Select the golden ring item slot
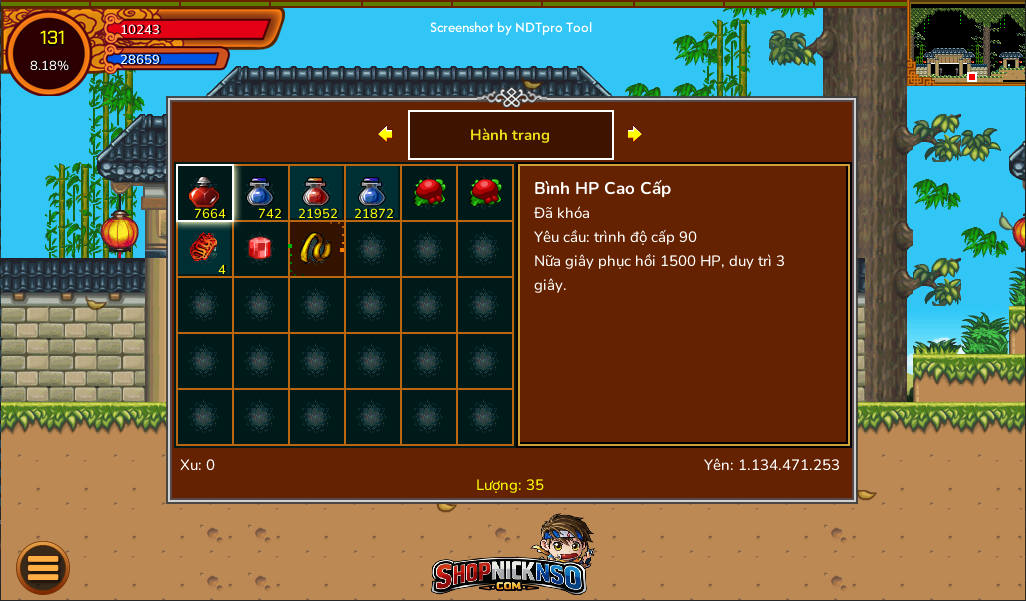1026x601 pixels. coord(317,249)
